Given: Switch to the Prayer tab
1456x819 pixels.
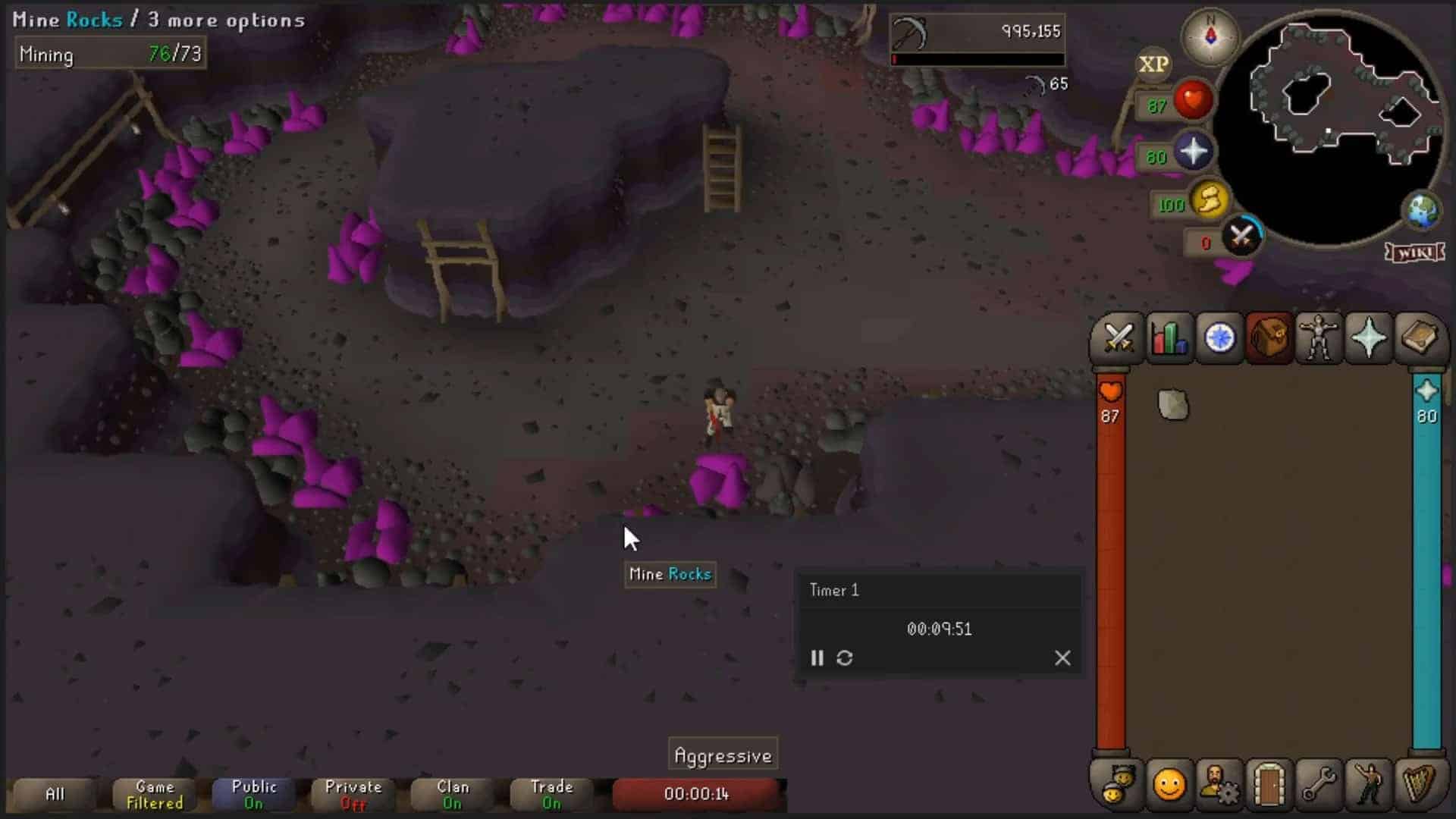Looking at the screenshot, I should point(1369,338).
